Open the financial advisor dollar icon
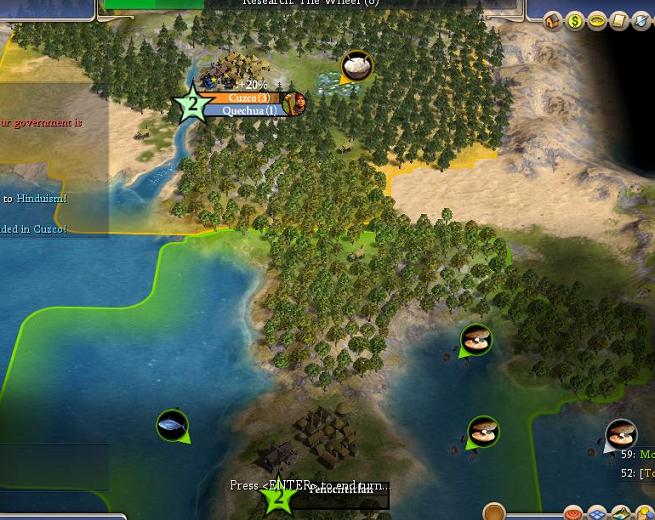This screenshot has height=520, width=655. (575, 21)
